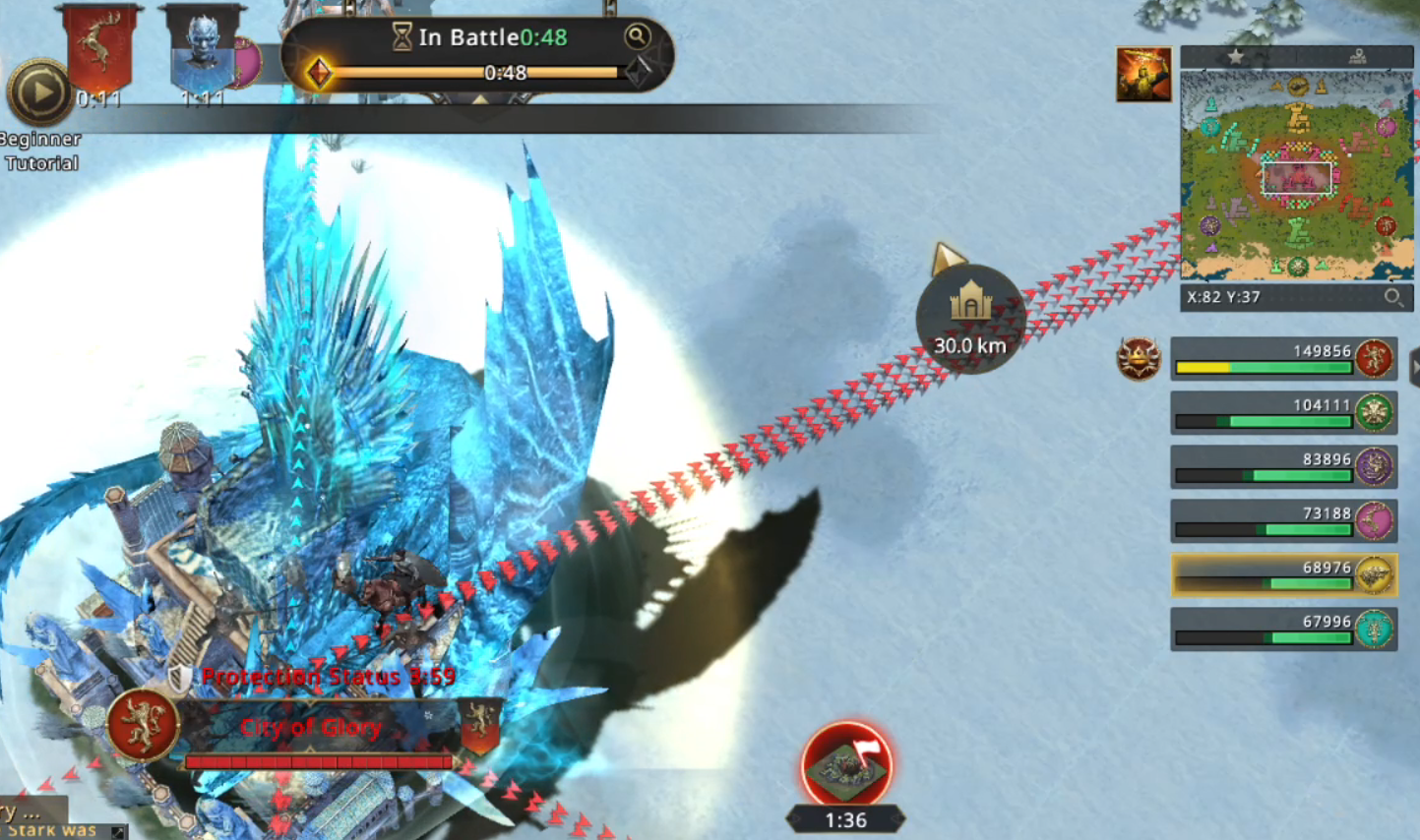The image size is (1420, 840).
Task: Open coordinate search magnifier below minimap
Action: pos(1392,297)
